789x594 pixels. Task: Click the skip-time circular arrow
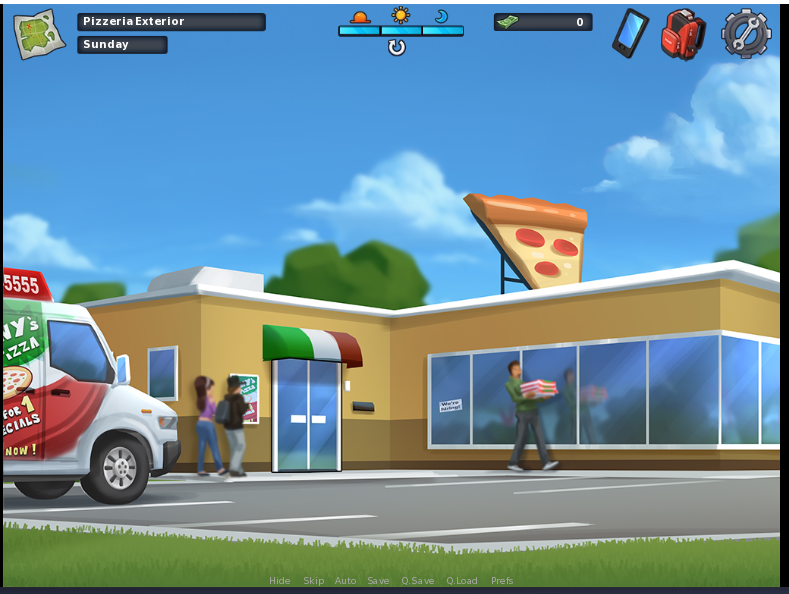[x=397, y=47]
